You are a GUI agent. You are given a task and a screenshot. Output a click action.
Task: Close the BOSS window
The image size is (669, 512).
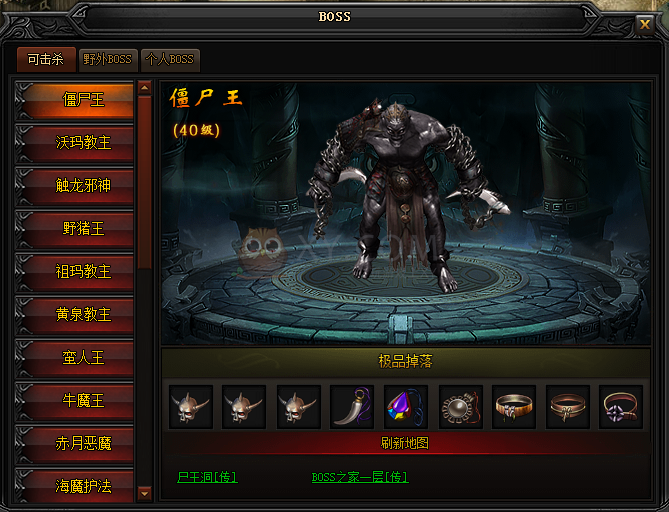click(645, 23)
